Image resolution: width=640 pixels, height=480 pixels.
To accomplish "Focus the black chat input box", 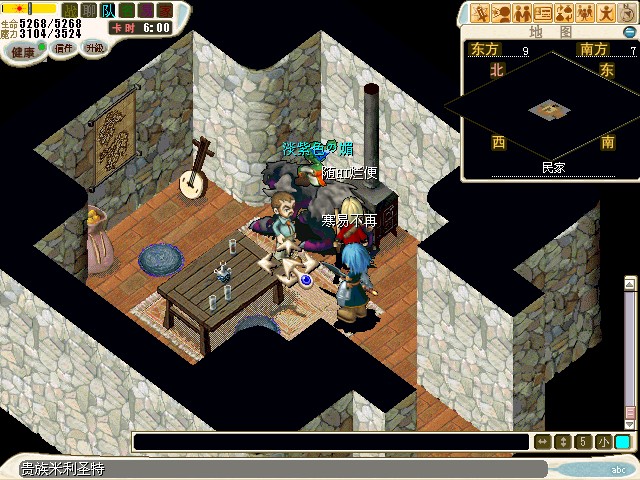I will [330, 442].
